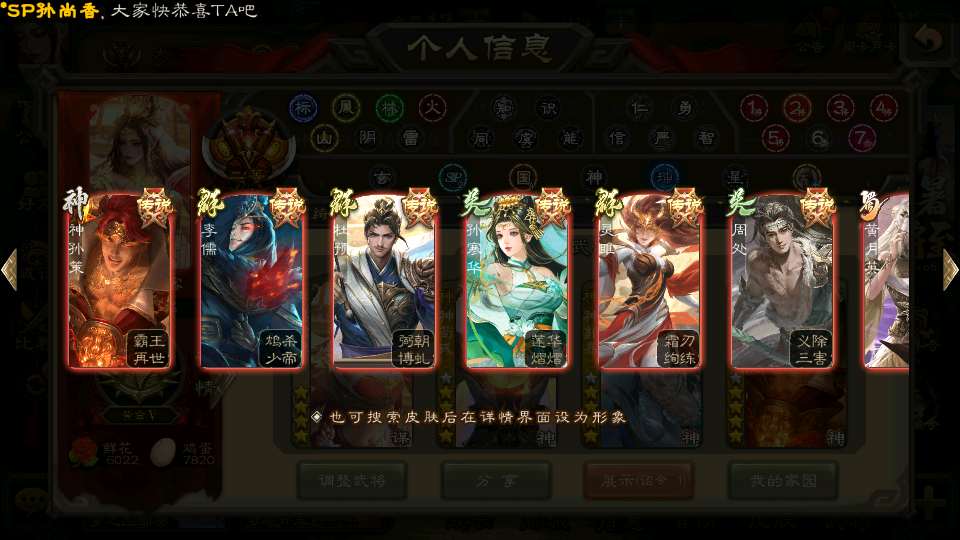Pick the 杜预 skin card
Viewport: 960px width, 540px height.
pos(385,281)
